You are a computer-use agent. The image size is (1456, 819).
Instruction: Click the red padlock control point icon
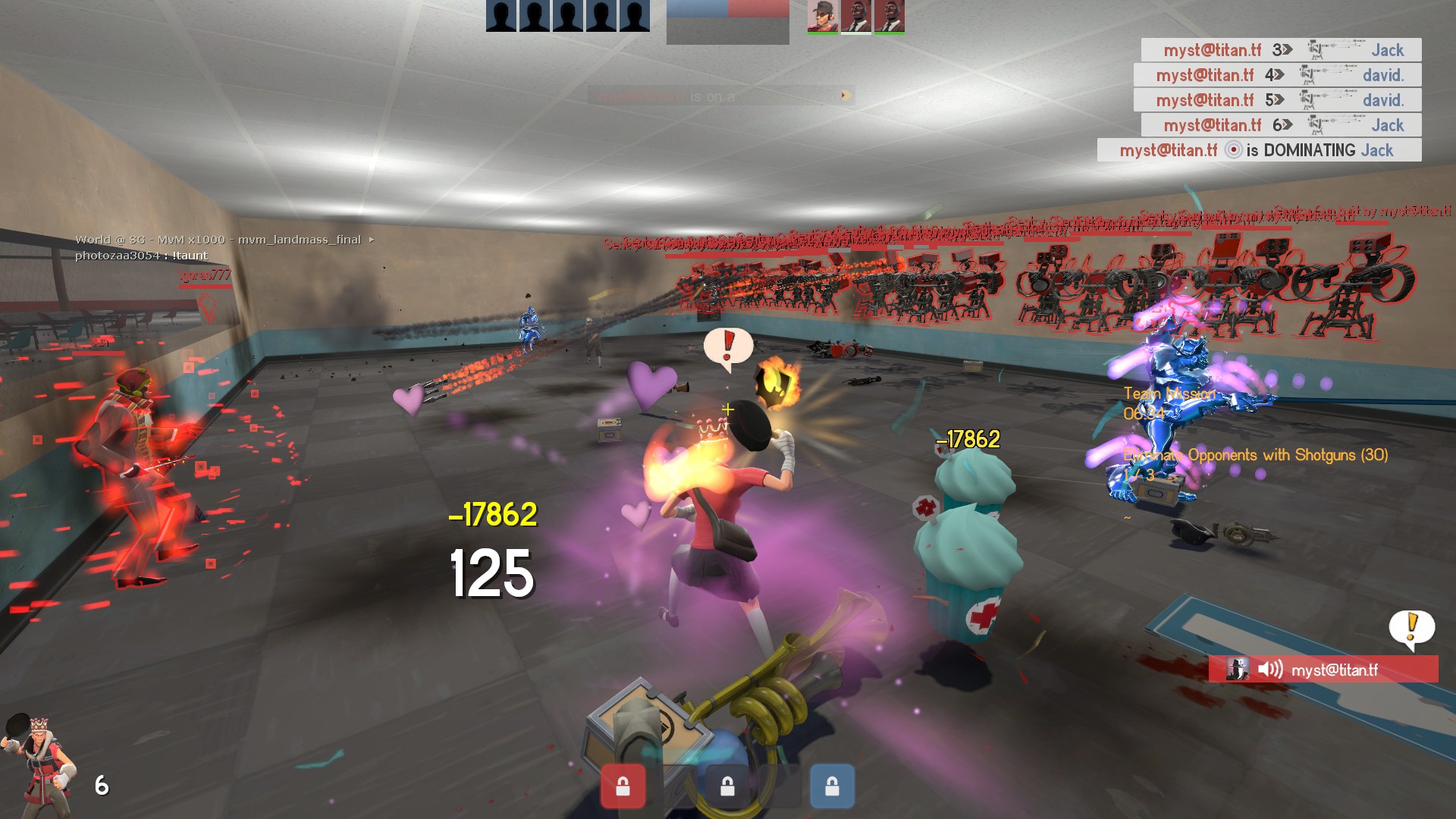click(x=623, y=786)
